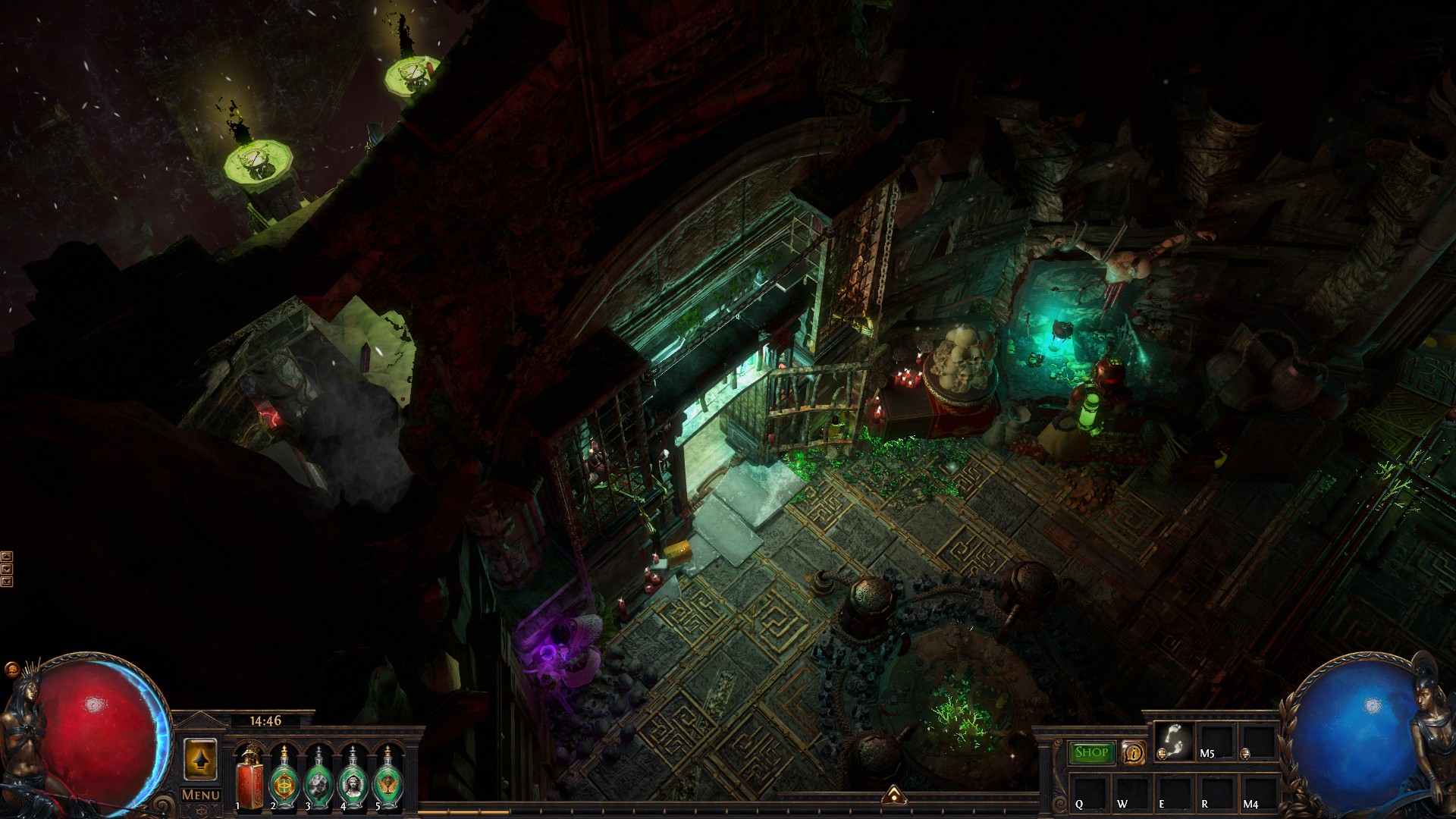Use the granite flask in slot 3
The width and height of the screenshot is (1456, 819).
click(x=318, y=779)
